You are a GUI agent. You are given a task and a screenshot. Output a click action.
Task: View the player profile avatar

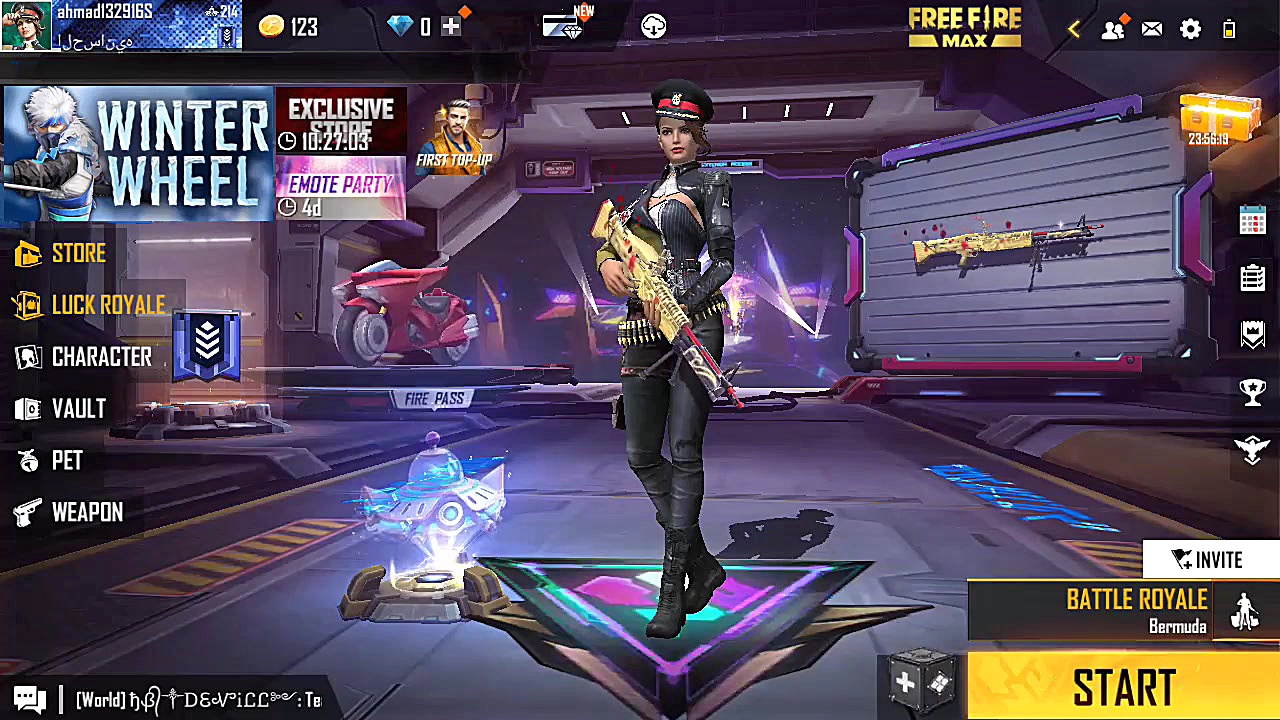26,26
